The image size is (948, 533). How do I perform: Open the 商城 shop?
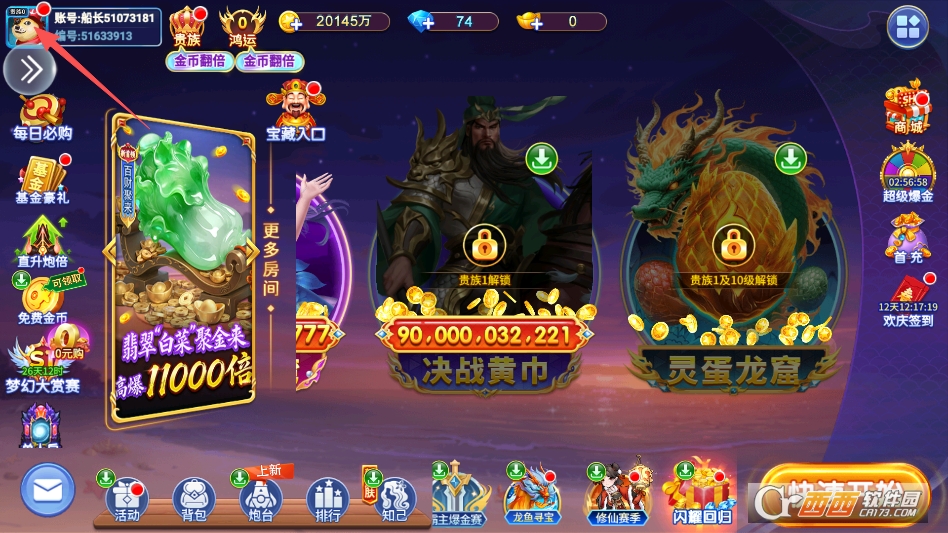click(907, 107)
